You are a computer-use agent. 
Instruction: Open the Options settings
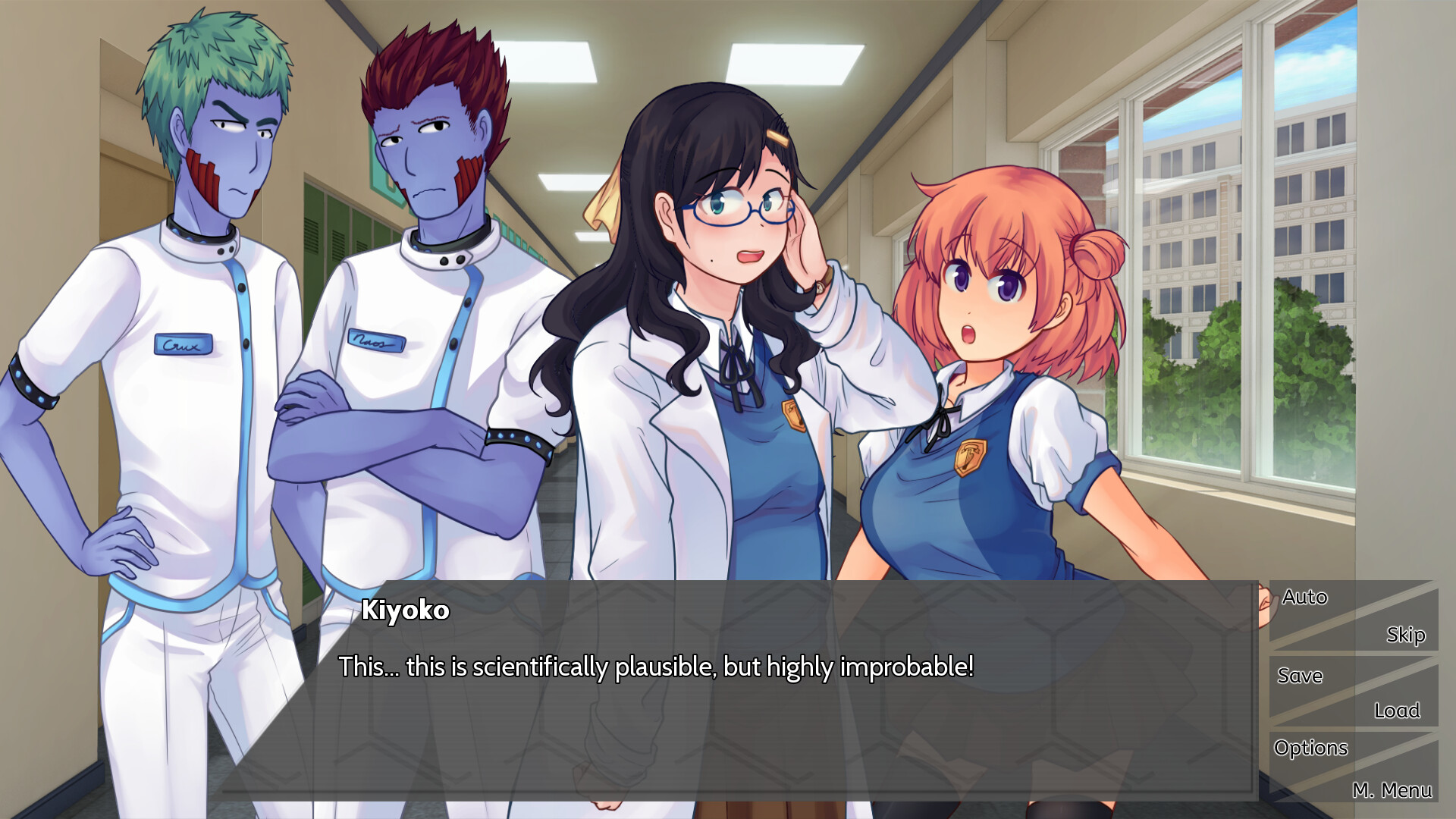pyautogui.click(x=1312, y=748)
